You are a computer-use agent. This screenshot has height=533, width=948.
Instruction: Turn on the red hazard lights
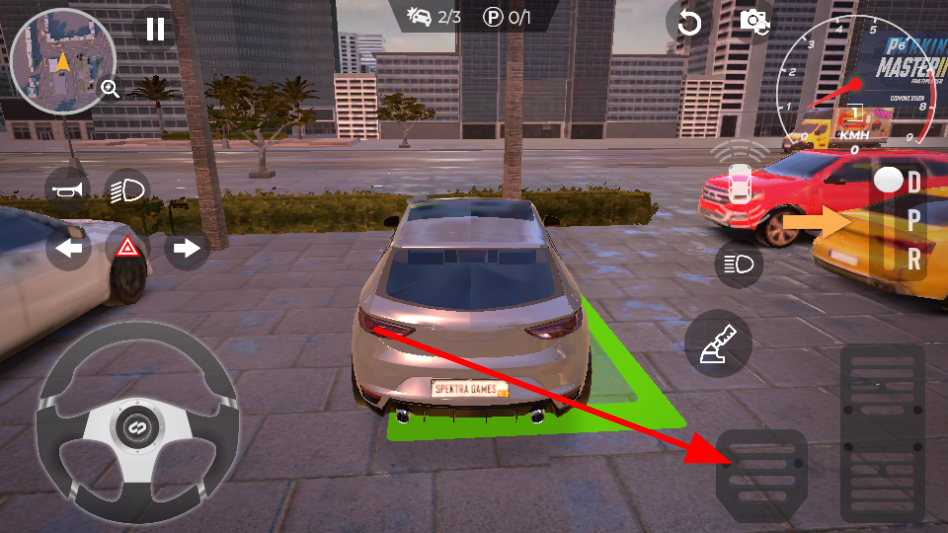(127, 248)
